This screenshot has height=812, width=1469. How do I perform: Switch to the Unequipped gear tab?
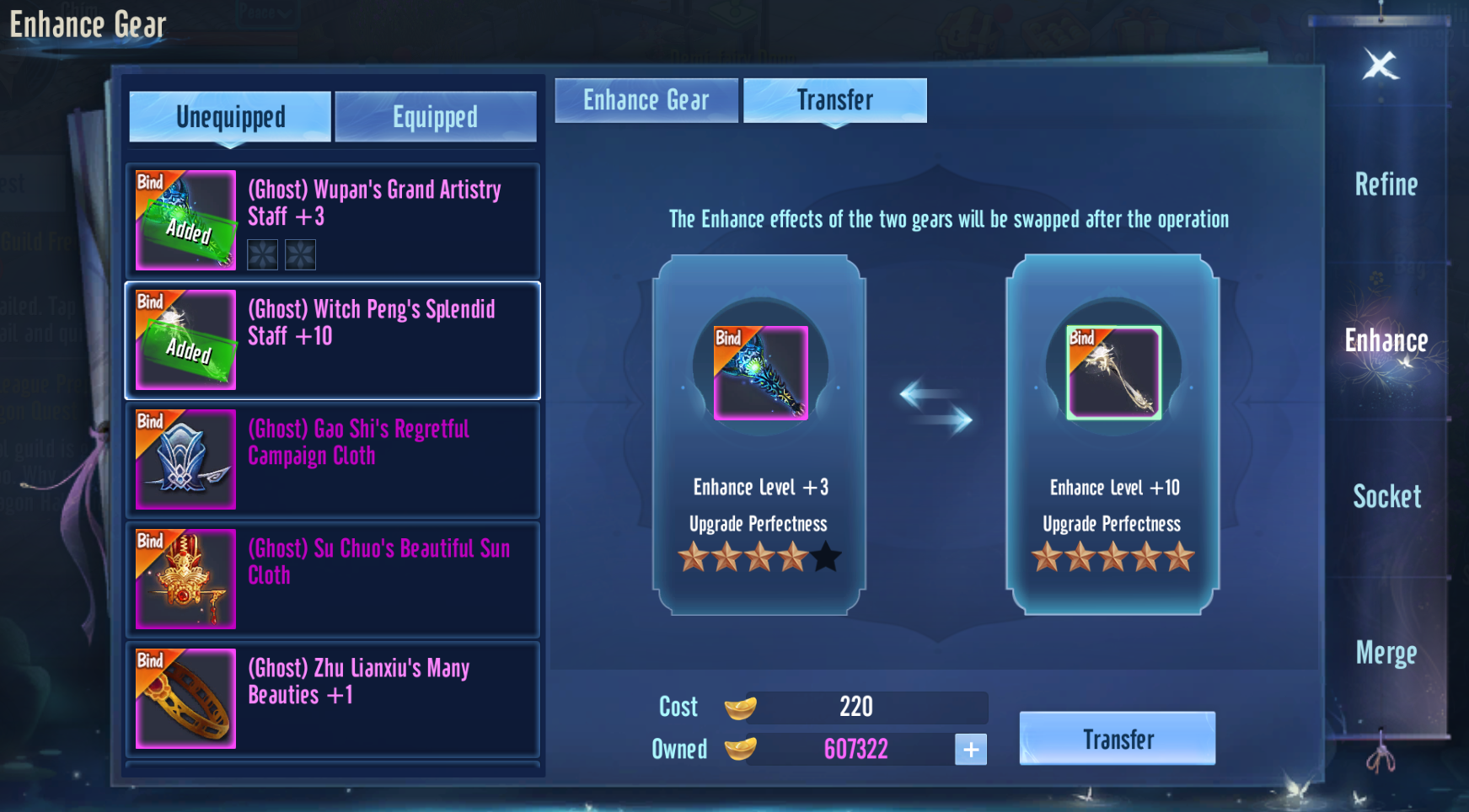(229, 117)
